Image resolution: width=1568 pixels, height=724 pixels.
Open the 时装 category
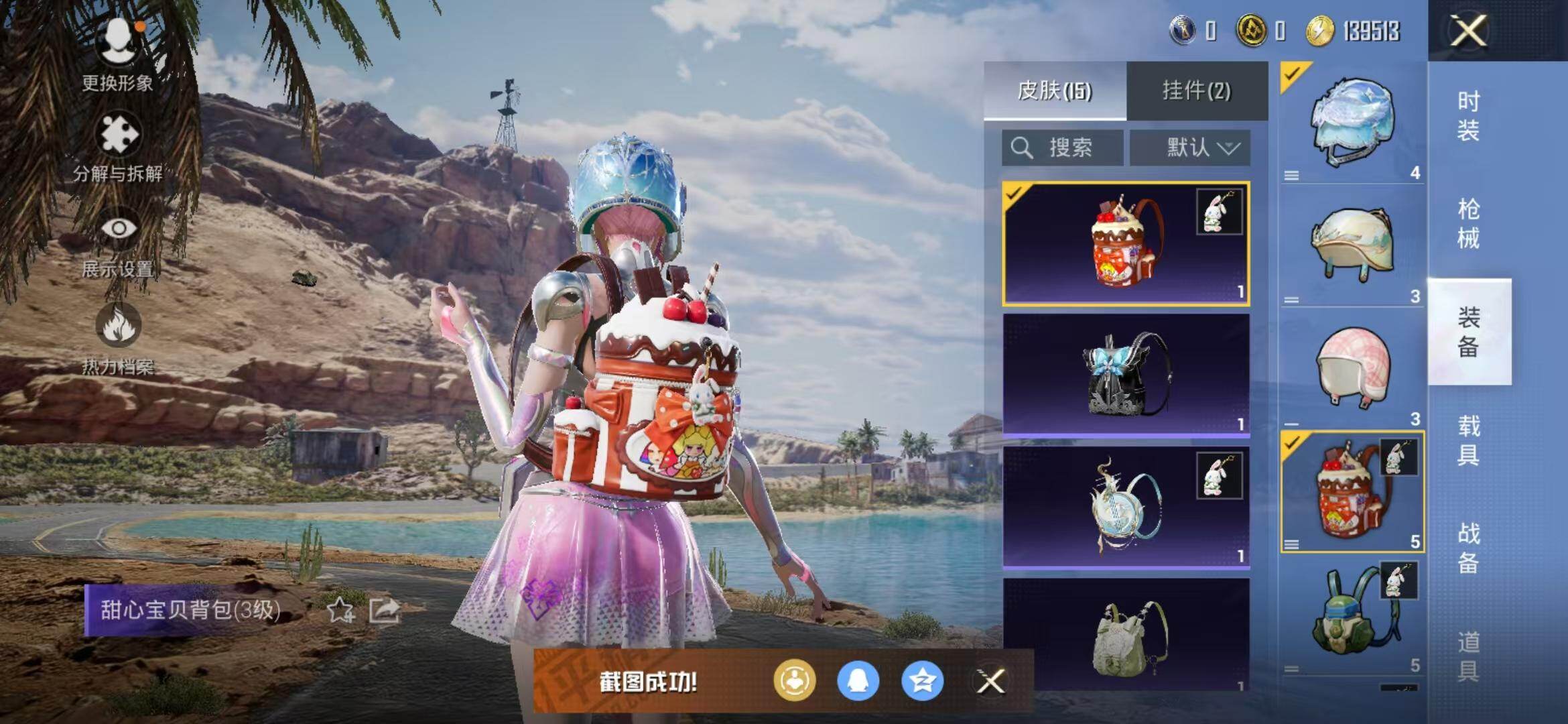(x=1468, y=115)
